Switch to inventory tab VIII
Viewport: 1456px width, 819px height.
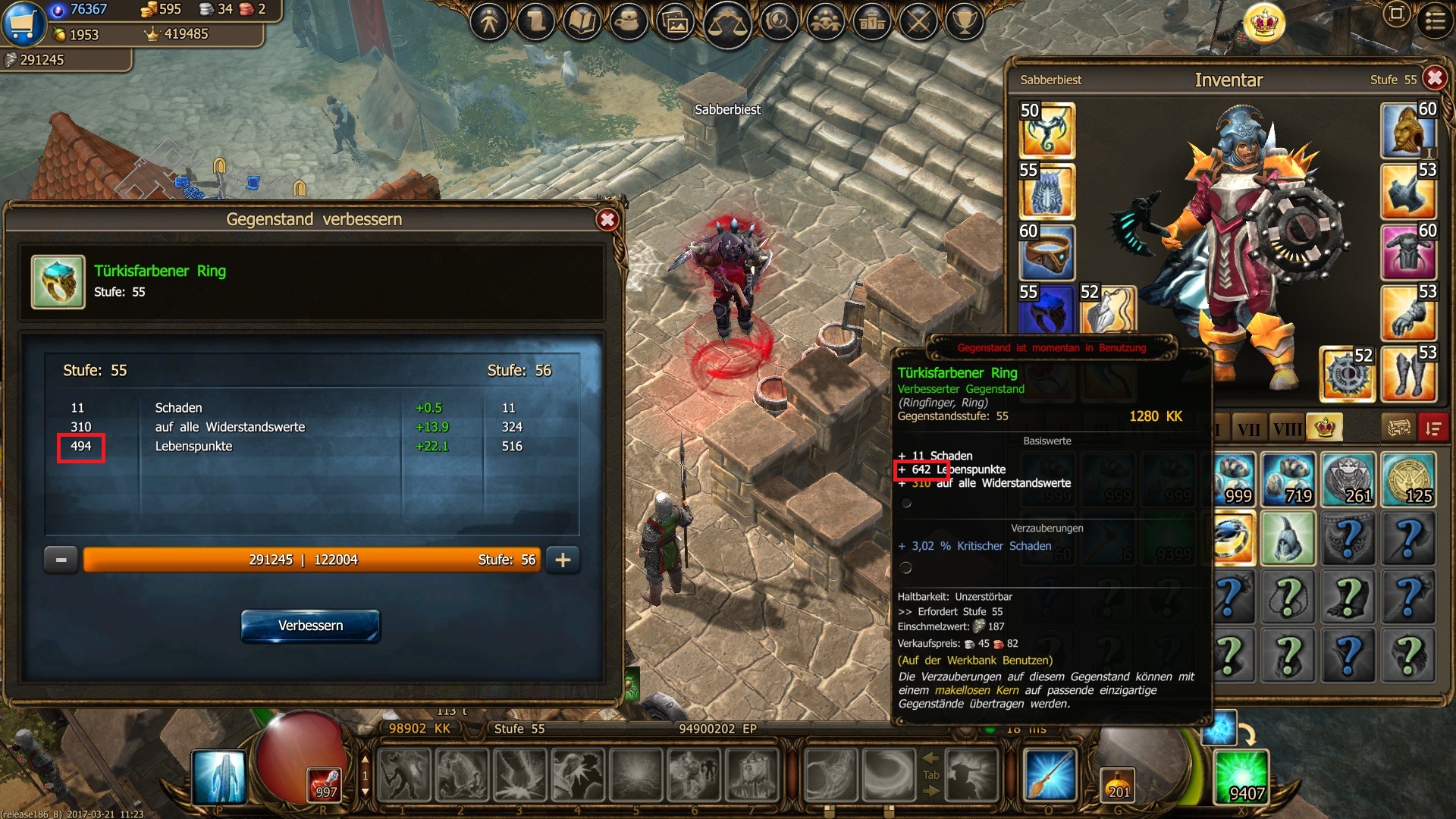(1287, 429)
